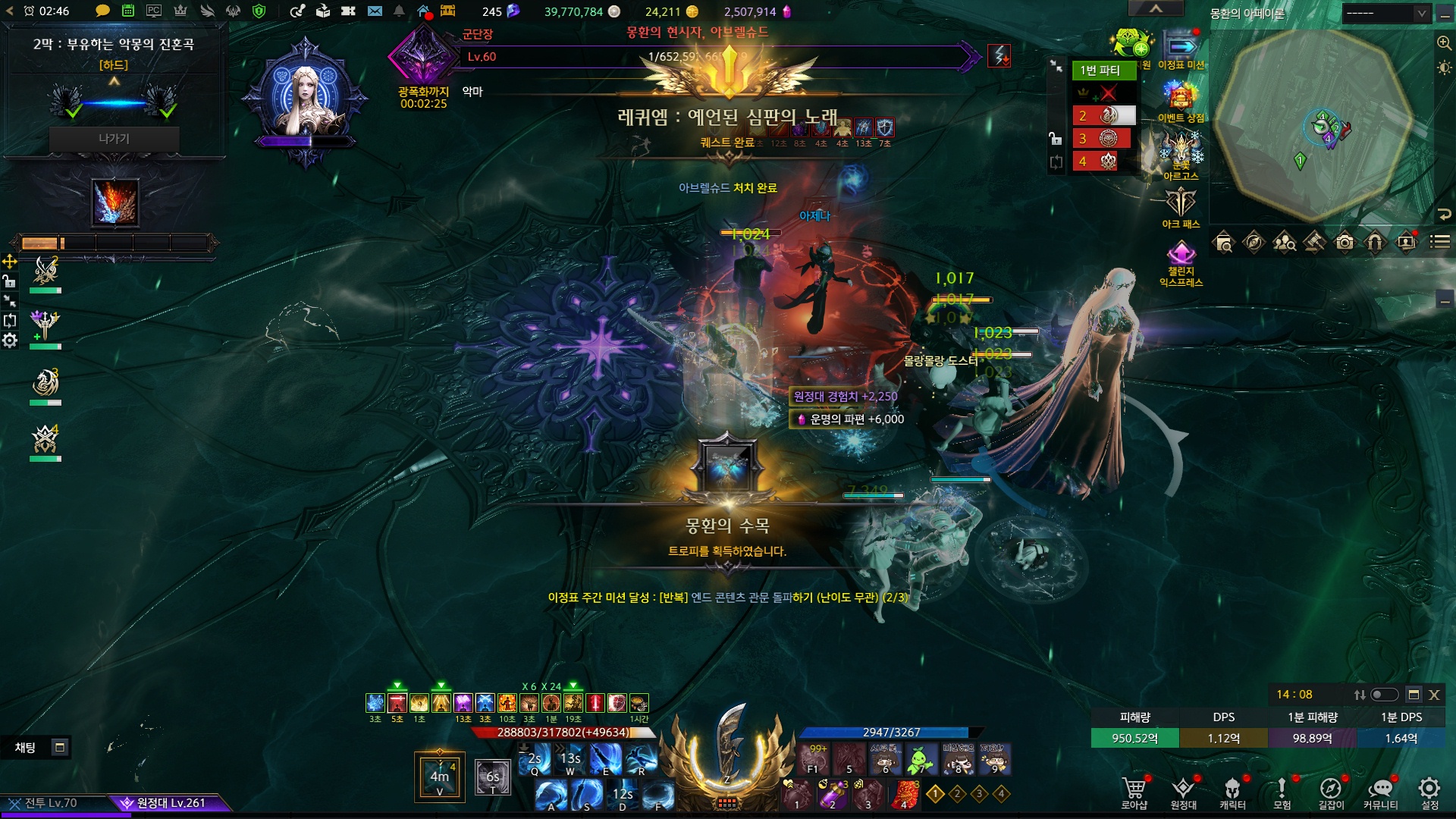Screen dimensions: 1456x819
Task: Close the damage meter panel
Action: [x=1434, y=695]
